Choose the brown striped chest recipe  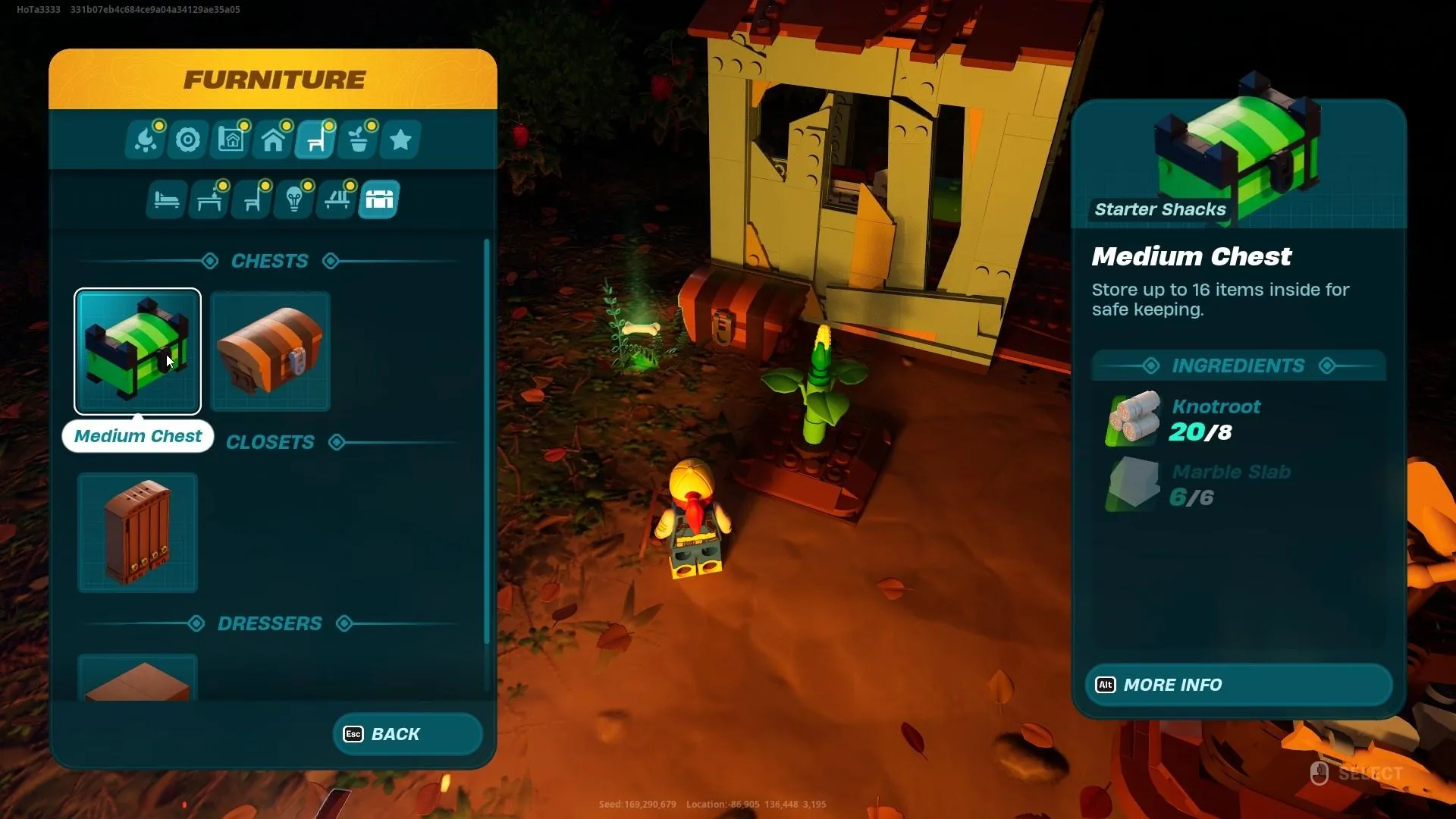pyautogui.click(x=270, y=351)
